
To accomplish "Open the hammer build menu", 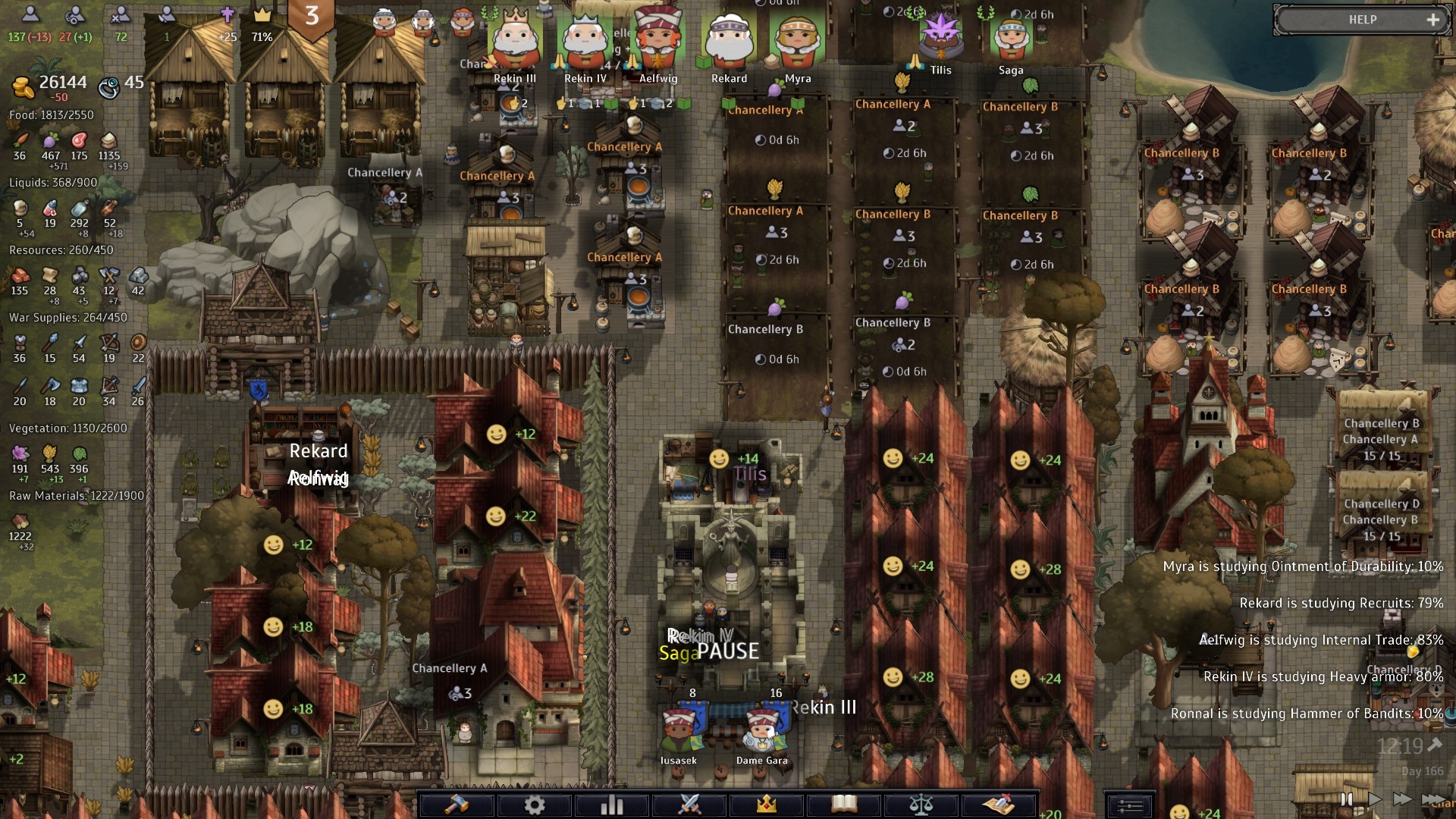I will [457, 804].
